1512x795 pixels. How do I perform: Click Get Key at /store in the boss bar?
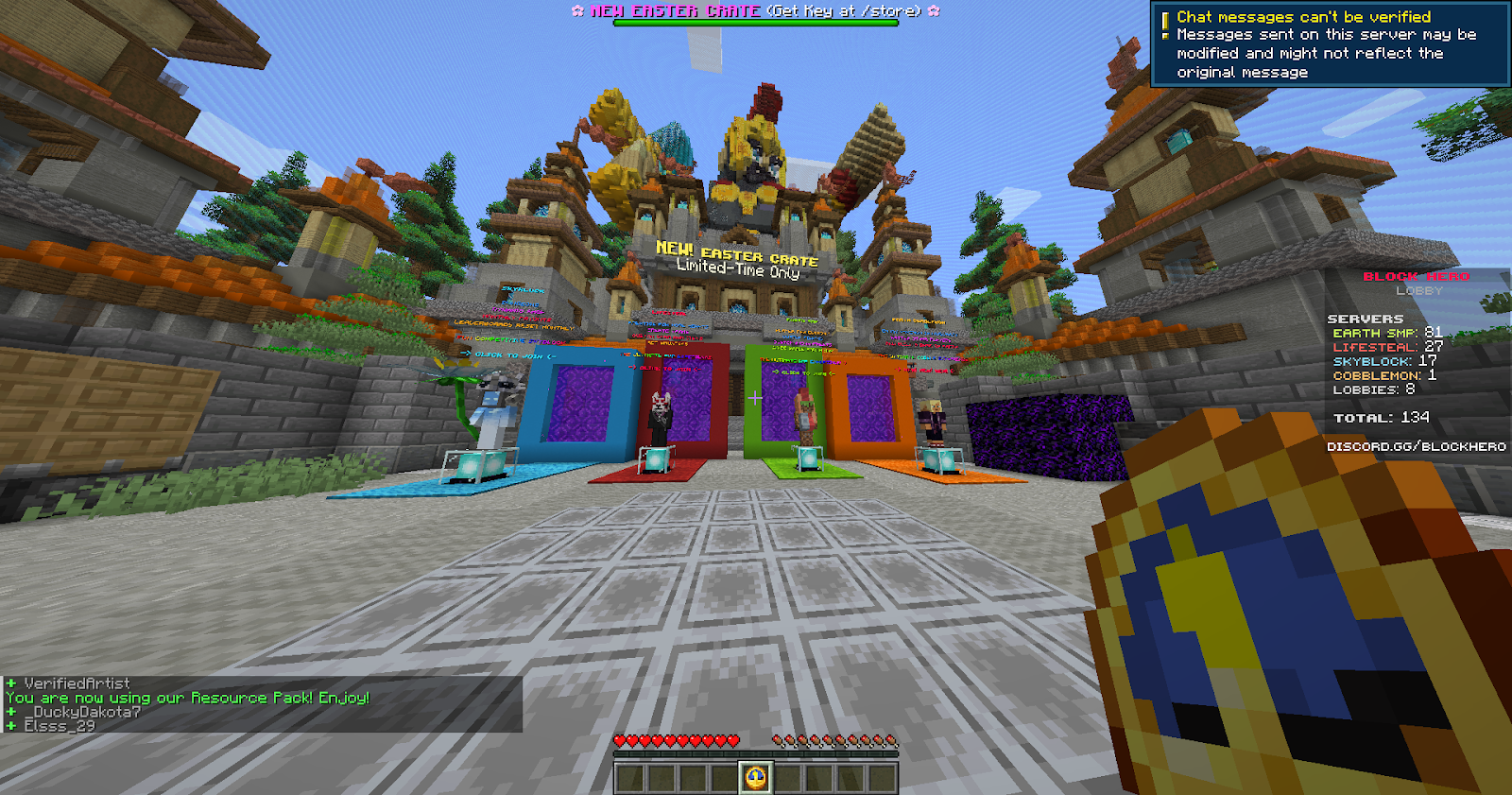tap(846, 11)
